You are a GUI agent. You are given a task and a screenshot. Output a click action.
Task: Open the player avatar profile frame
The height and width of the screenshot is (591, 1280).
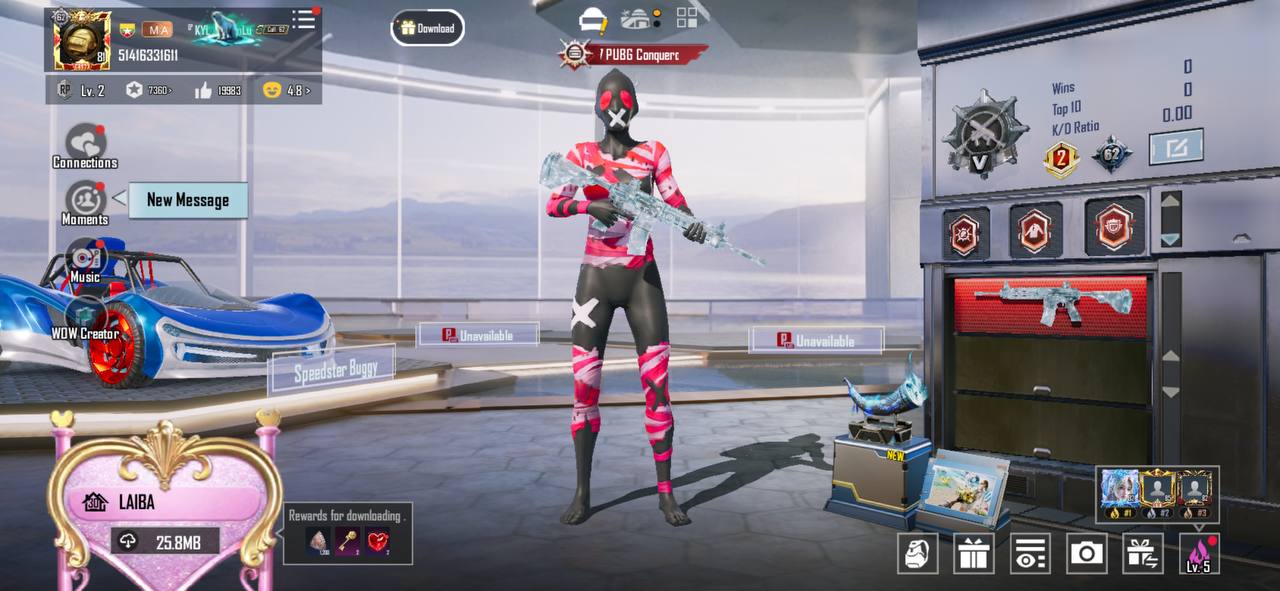point(81,42)
